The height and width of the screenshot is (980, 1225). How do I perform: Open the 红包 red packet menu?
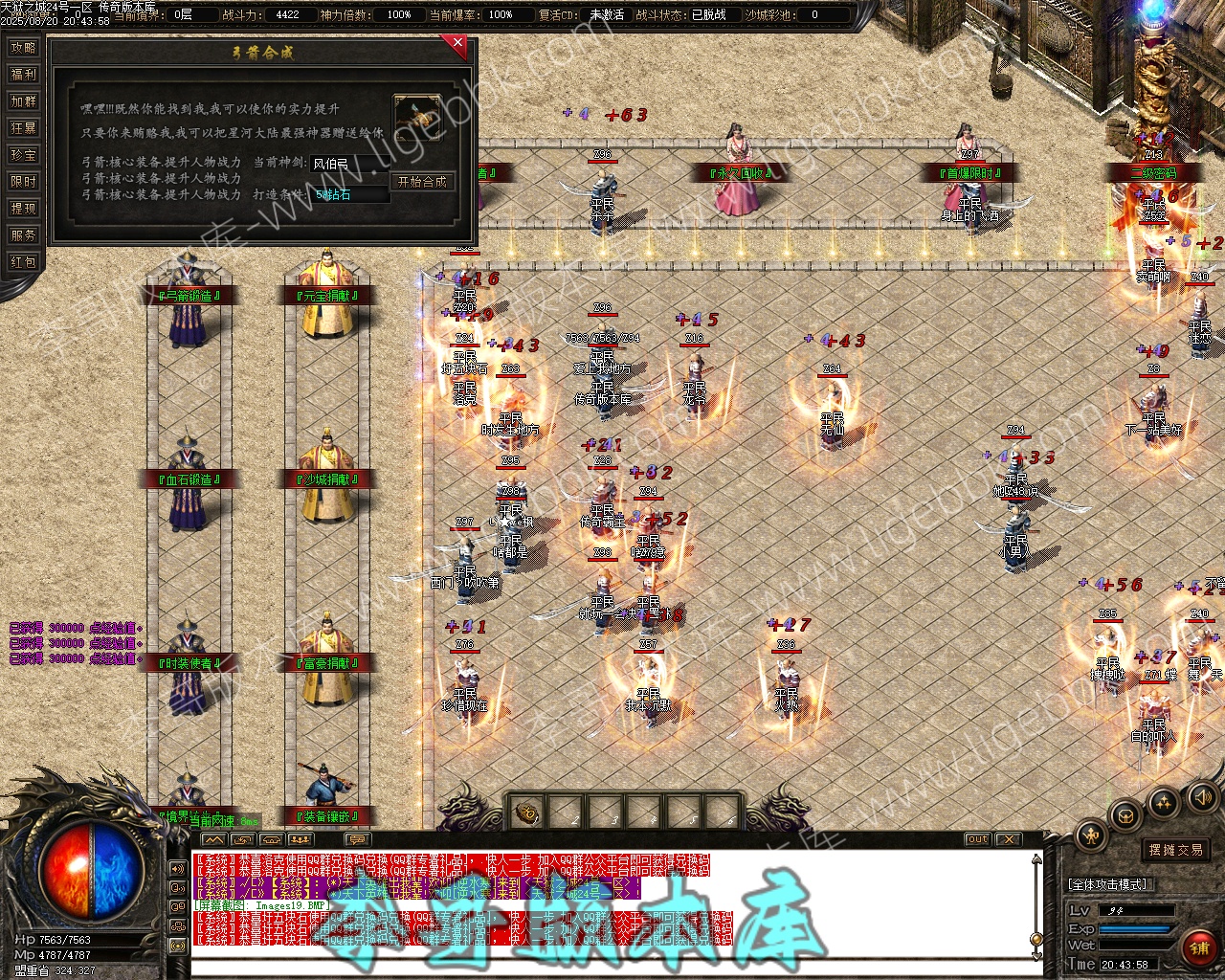pyautogui.click(x=23, y=262)
